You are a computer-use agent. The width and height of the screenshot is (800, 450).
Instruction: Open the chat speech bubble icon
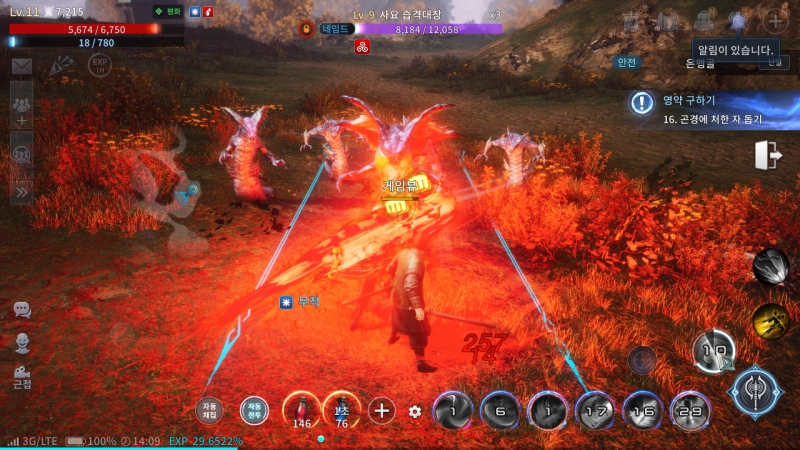[22, 310]
